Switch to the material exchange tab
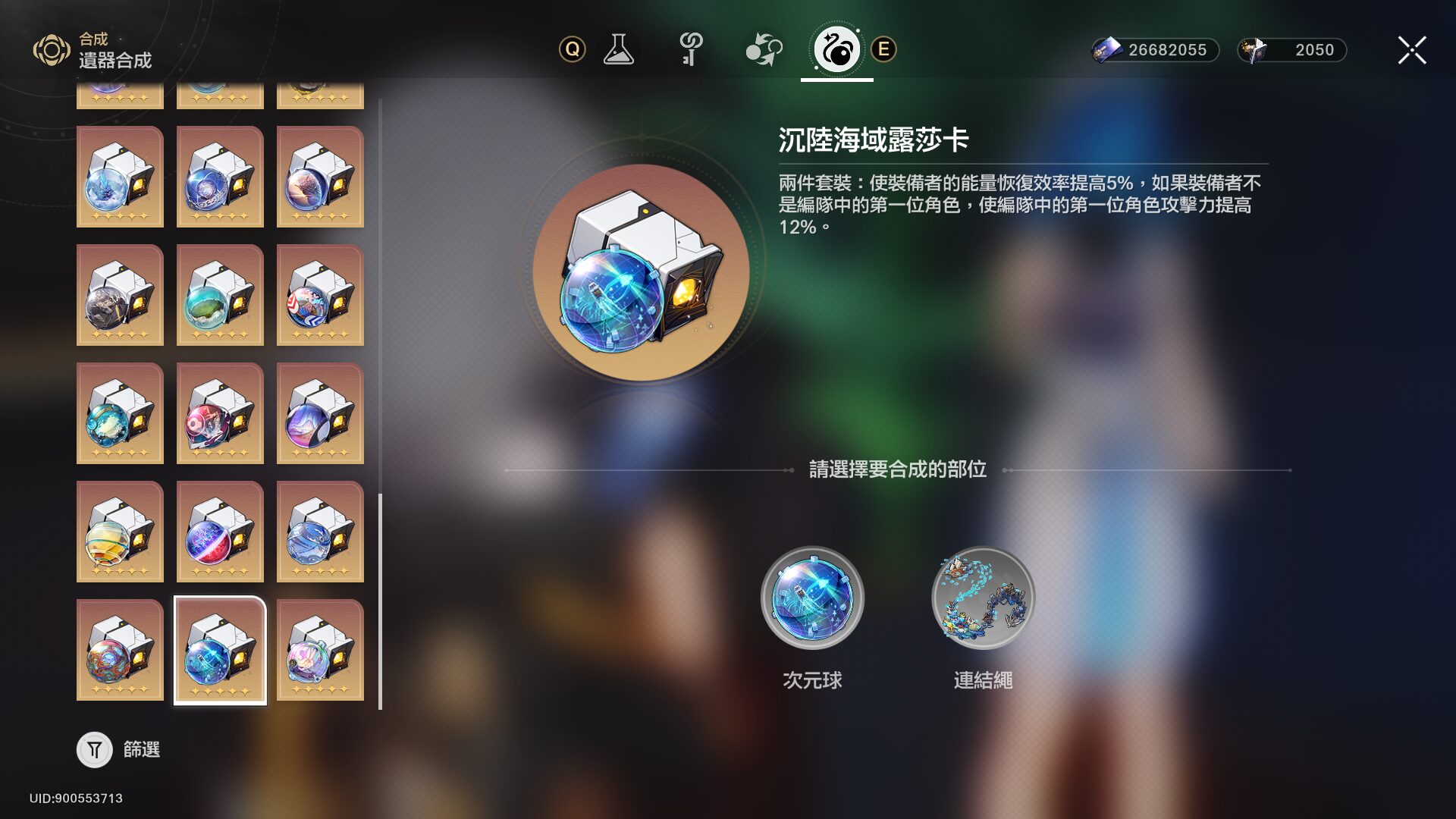Viewport: 1456px width, 819px height. point(763,50)
